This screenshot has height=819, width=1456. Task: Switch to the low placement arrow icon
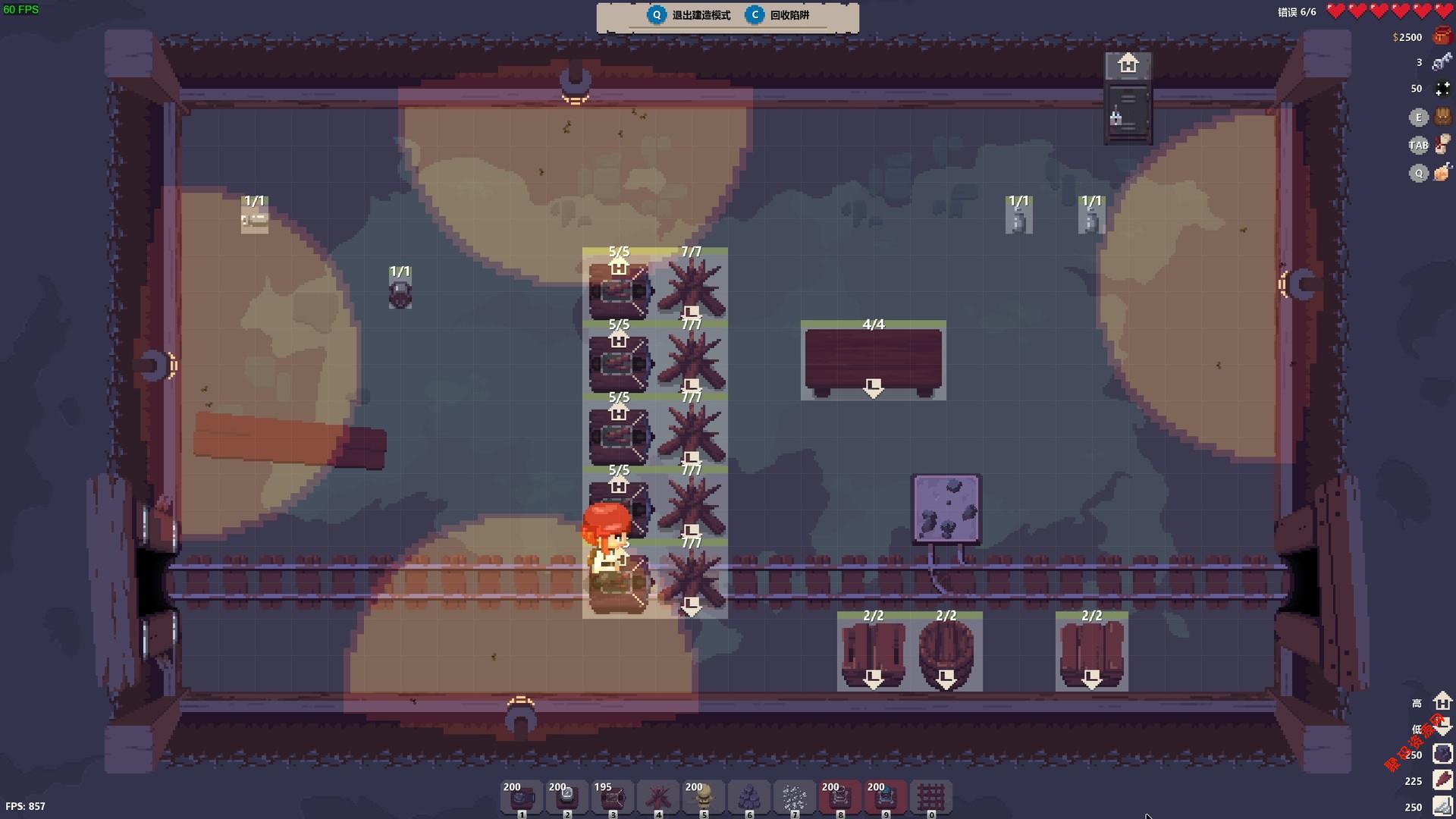pyautogui.click(x=1442, y=726)
